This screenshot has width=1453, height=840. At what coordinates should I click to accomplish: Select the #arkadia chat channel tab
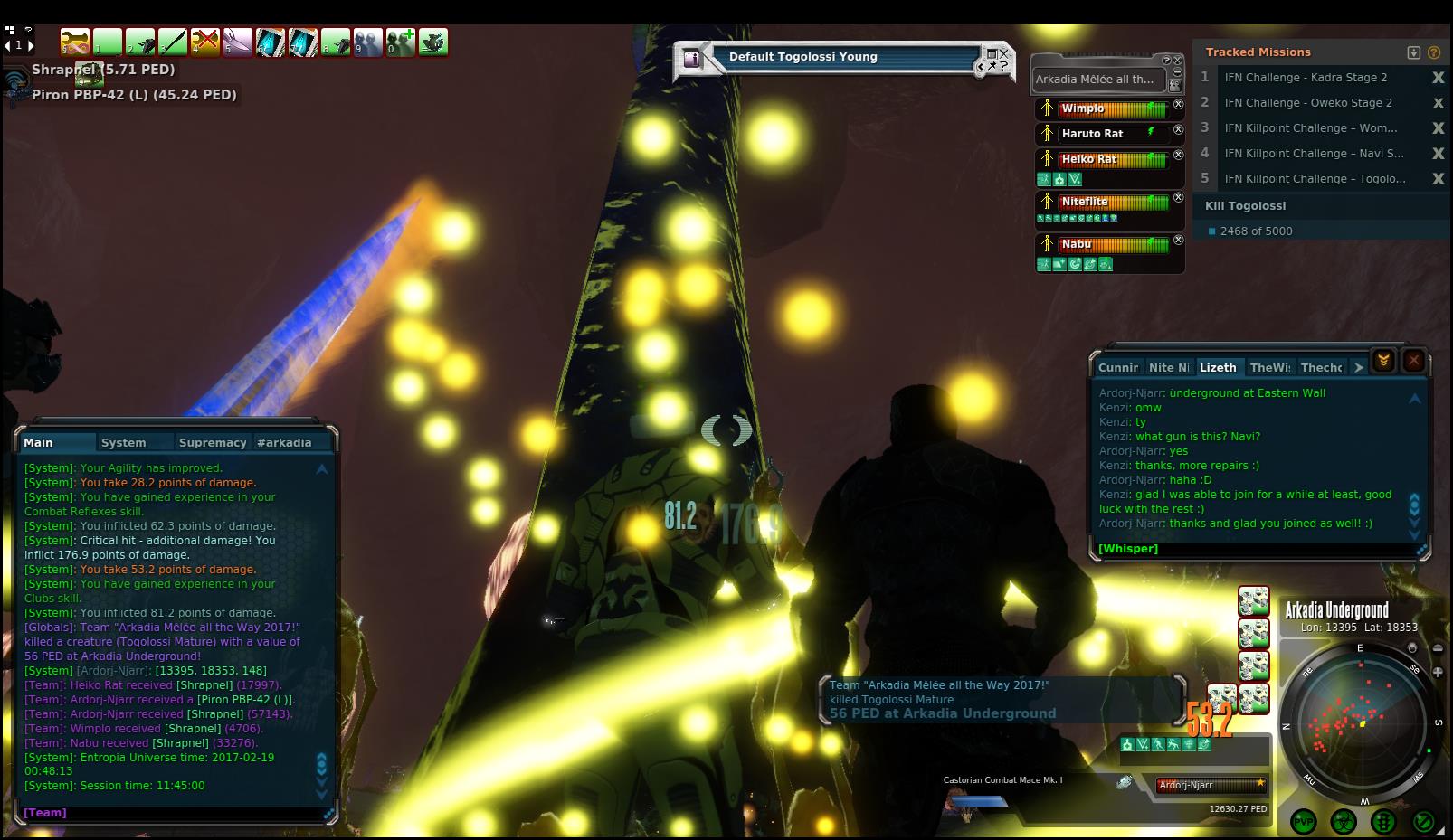tap(284, 442)
